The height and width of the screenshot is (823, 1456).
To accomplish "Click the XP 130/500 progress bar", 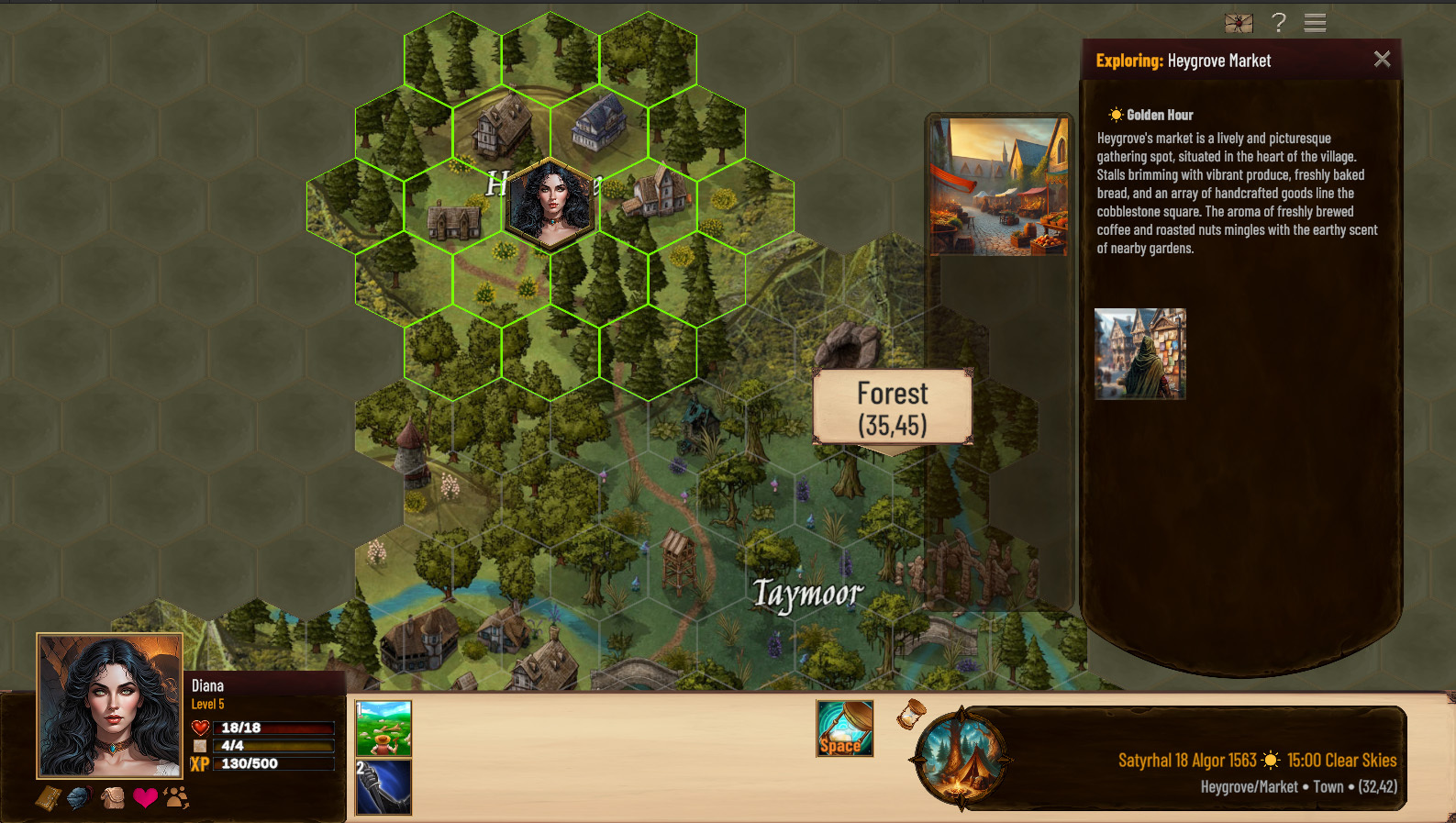I will [x=272, y=763].
